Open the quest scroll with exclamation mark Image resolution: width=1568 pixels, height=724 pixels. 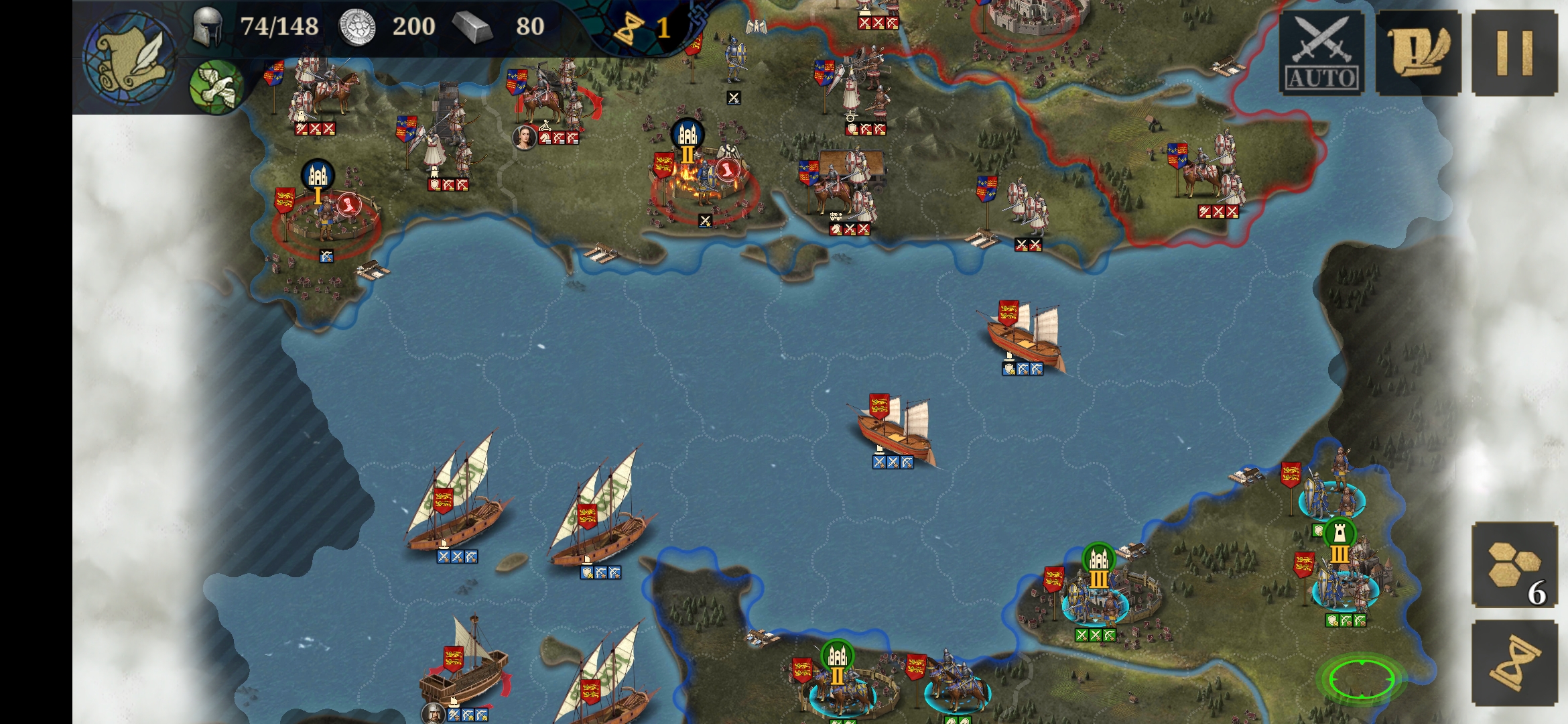(1418, 54)
